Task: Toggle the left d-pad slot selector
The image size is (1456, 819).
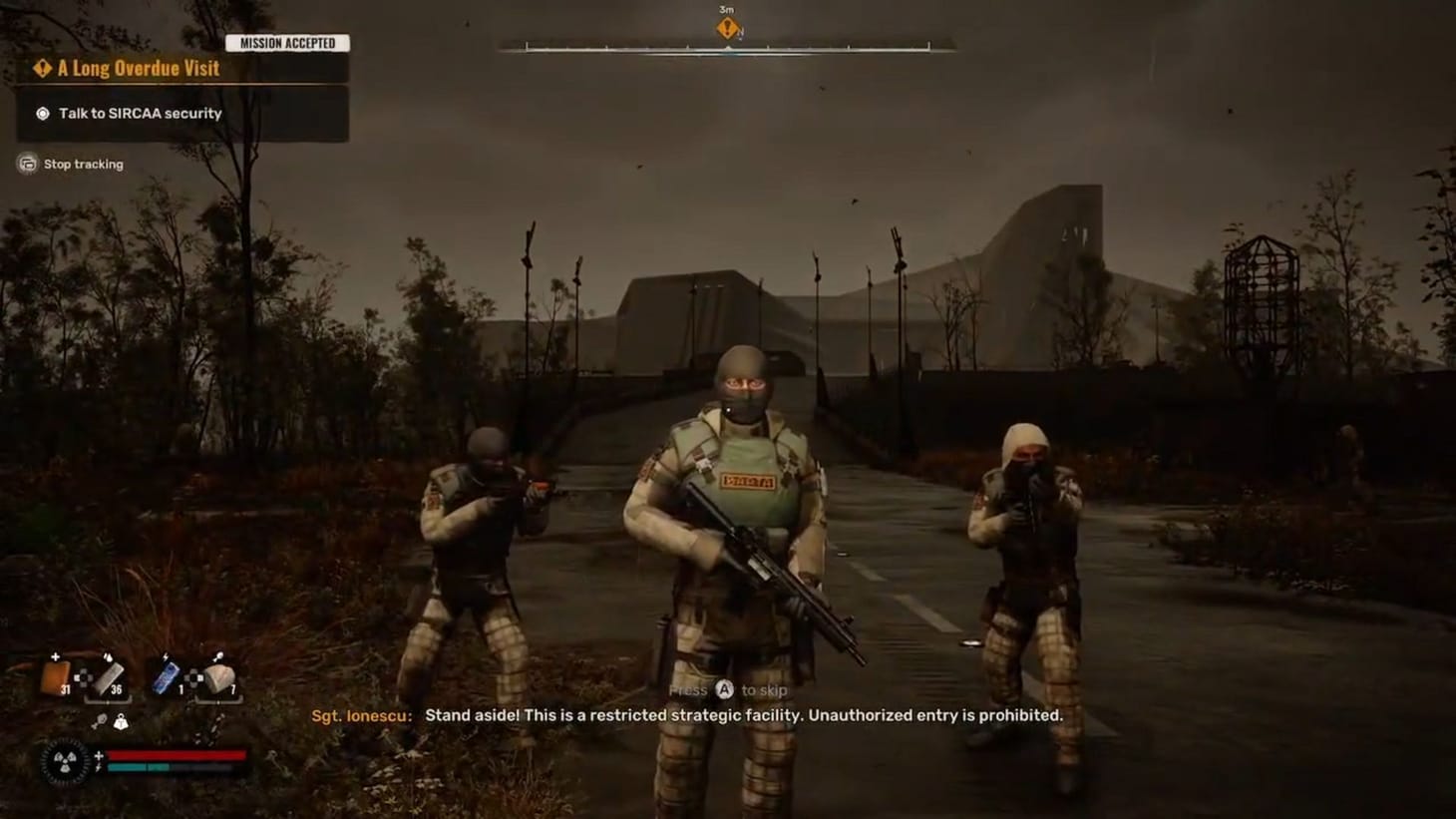Action: click(x=84, y=678)
